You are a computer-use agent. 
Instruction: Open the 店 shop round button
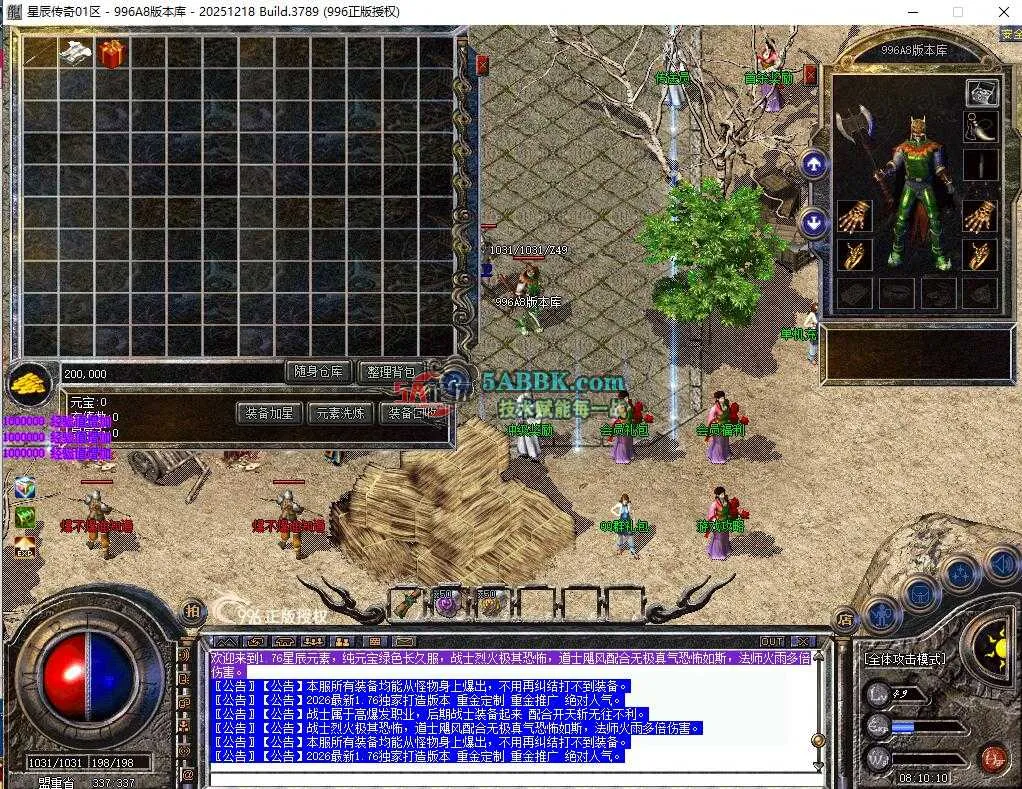(843, 620)
